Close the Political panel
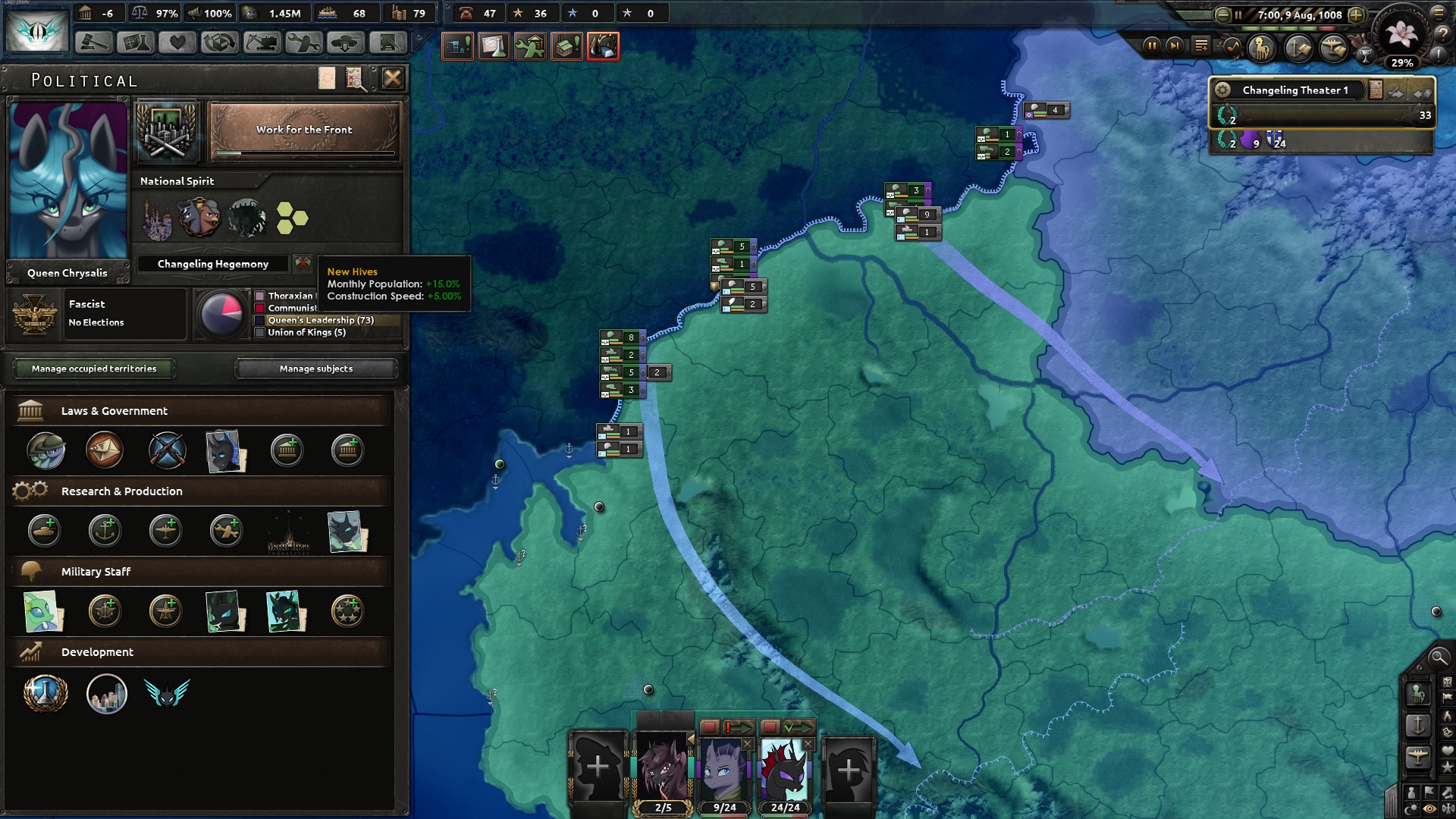 tap(392, 78)
